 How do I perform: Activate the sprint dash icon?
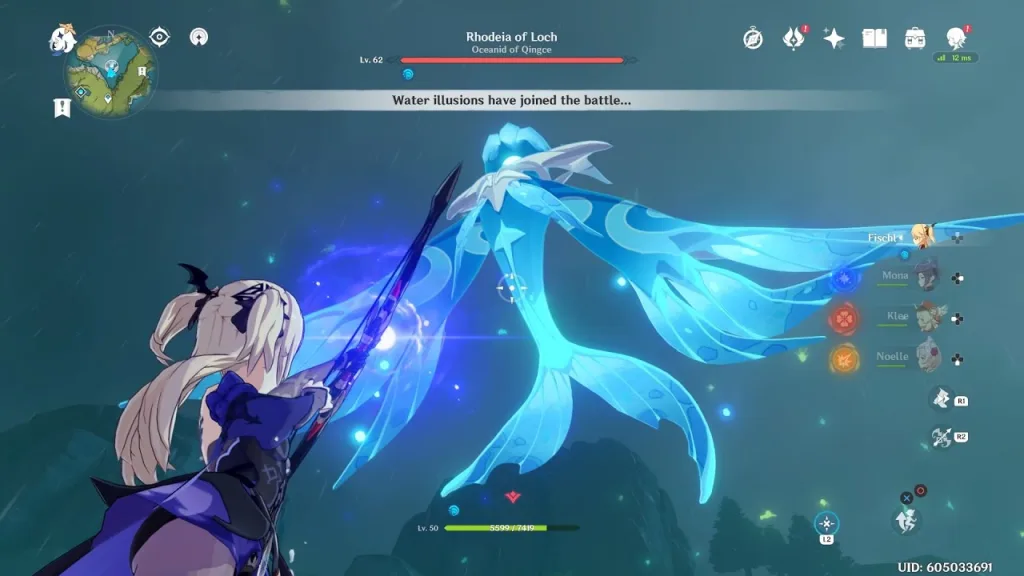[906, 519]
